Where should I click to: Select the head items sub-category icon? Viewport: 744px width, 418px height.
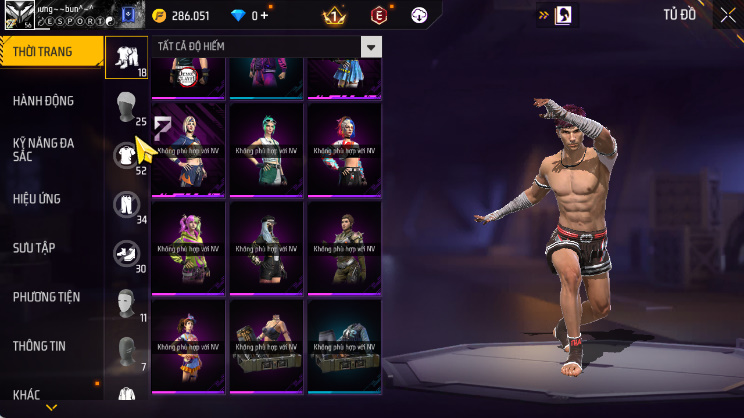126,105
